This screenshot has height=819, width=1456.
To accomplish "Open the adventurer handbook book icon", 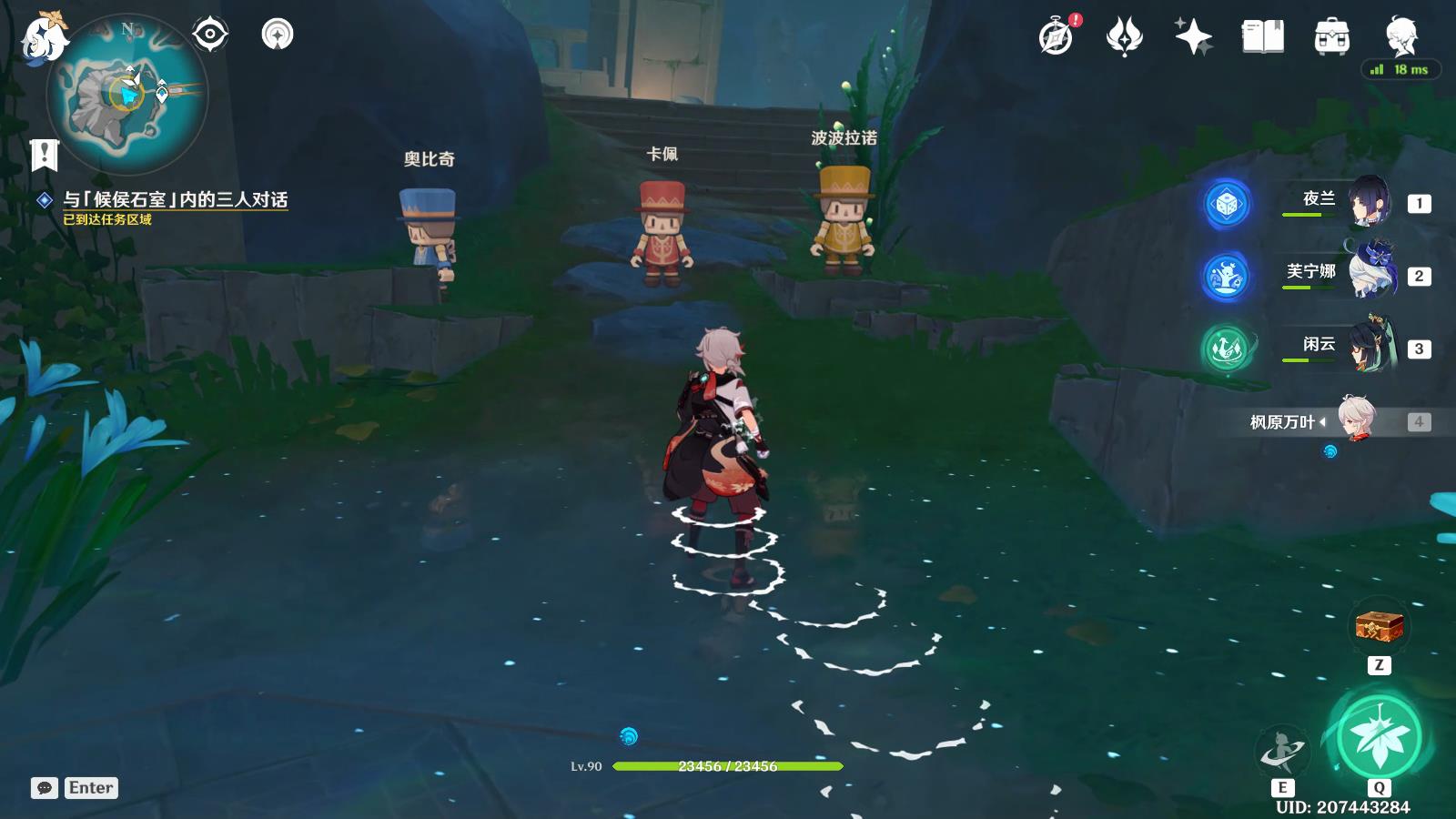I will (x=1263, y=37).
